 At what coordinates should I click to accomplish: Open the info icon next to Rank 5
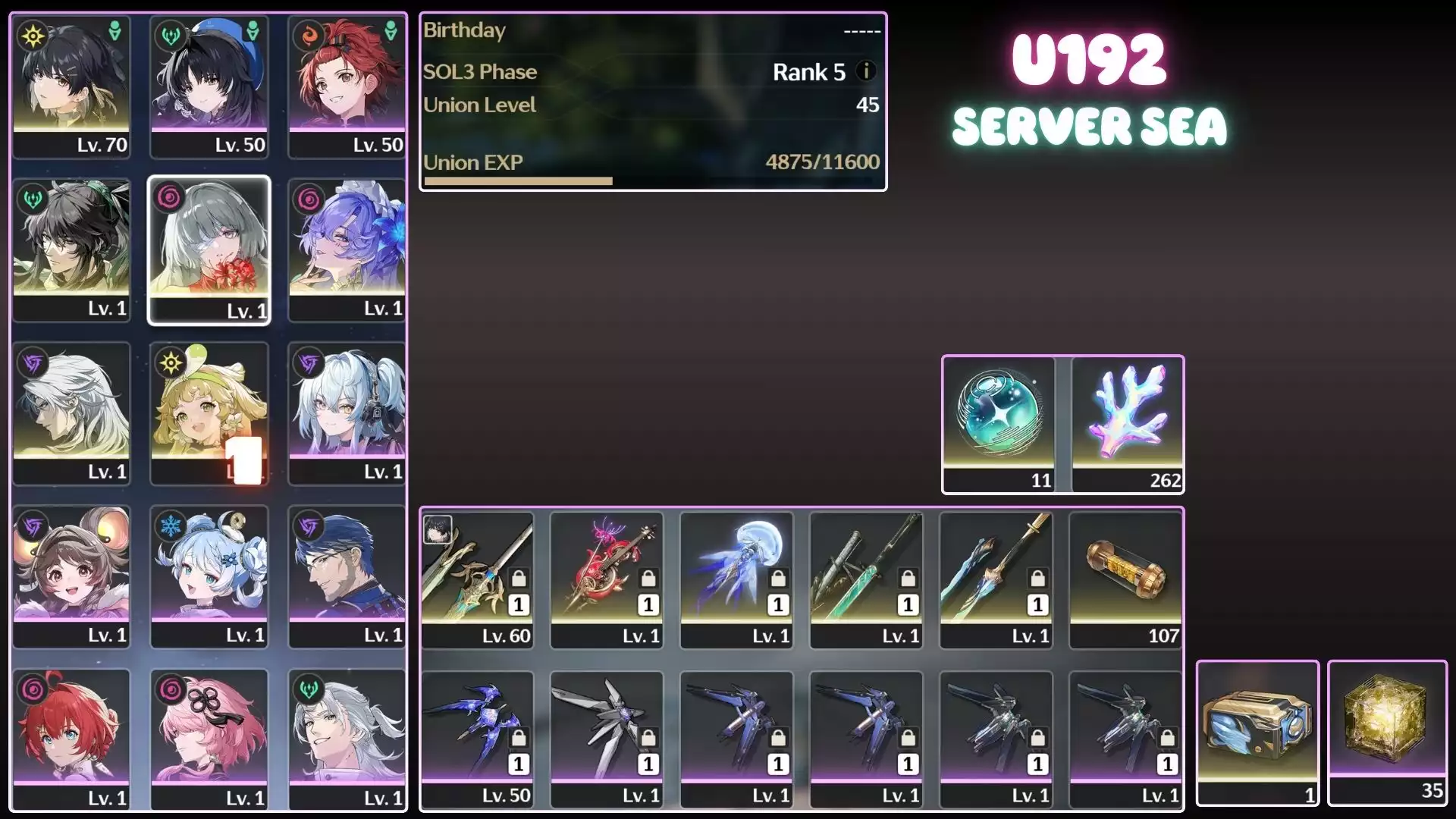point(864,72)
